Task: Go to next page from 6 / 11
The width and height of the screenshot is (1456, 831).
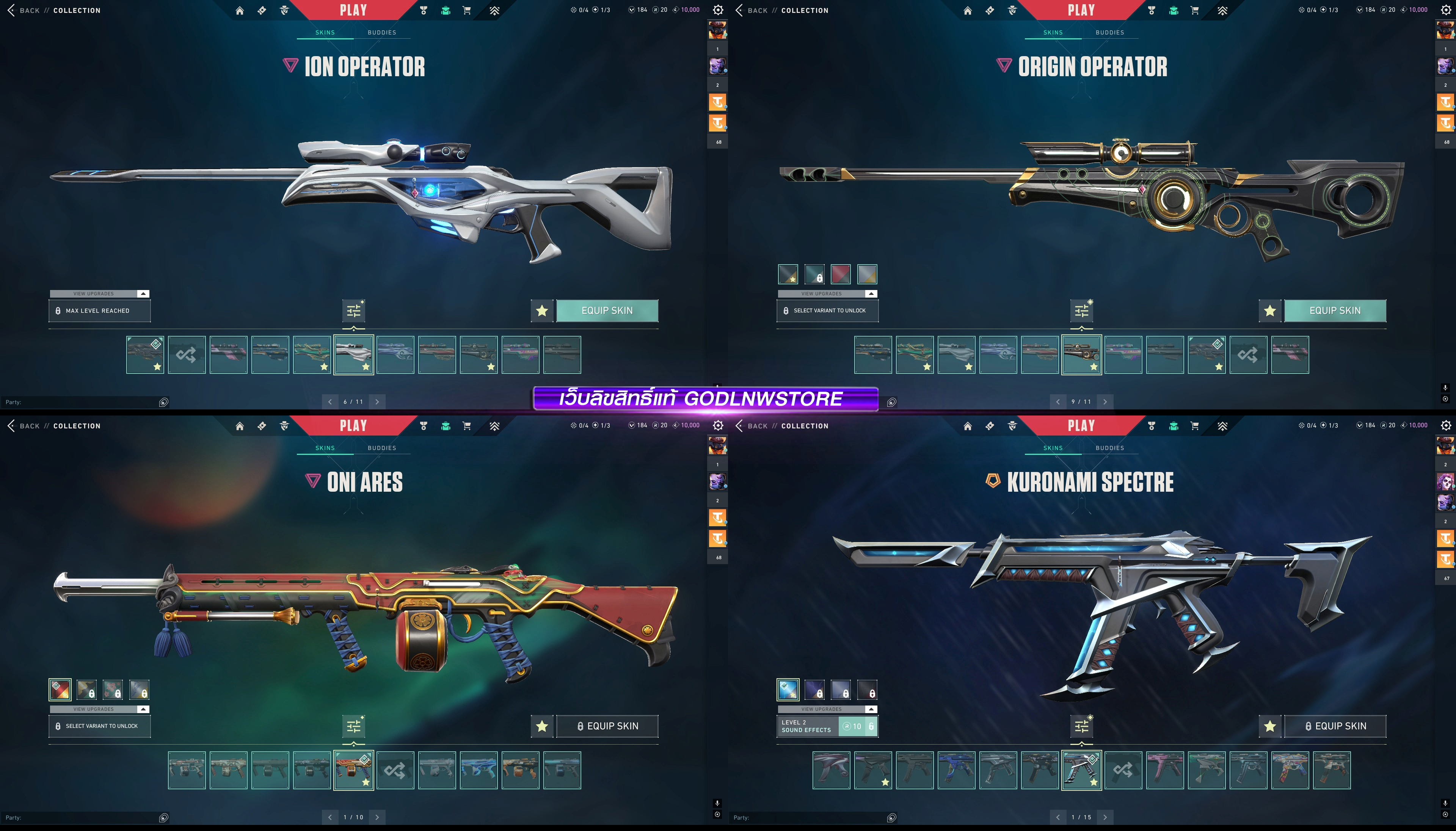Action: point(377,402)
